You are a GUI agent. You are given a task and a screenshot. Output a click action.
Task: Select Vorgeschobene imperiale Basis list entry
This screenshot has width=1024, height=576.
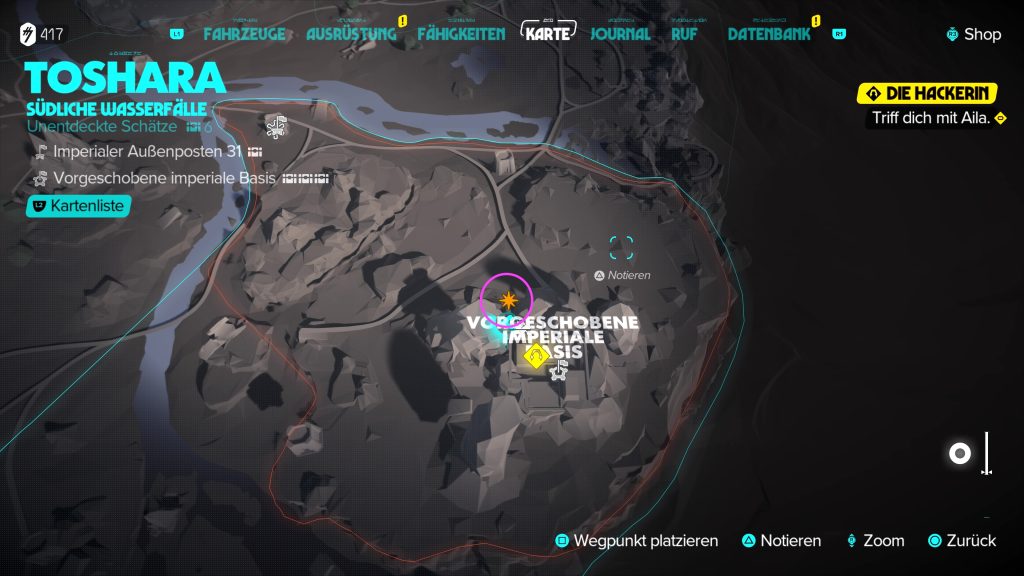pyautogui.click(x=167, y=179)
